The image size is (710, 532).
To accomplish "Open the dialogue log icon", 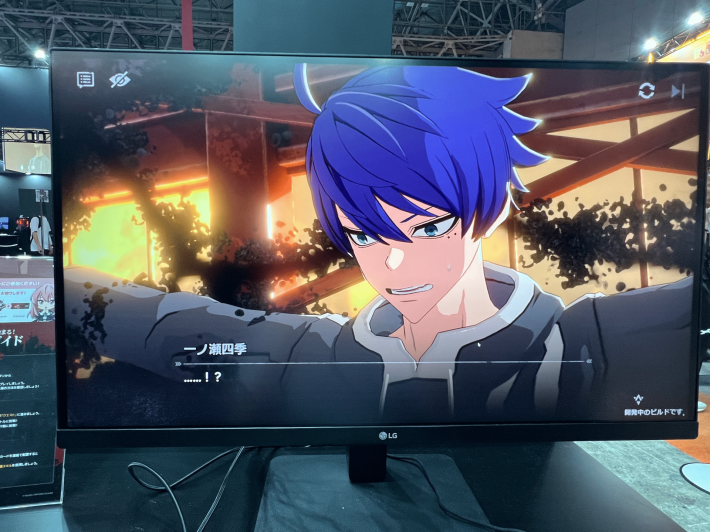I will 86,80.
